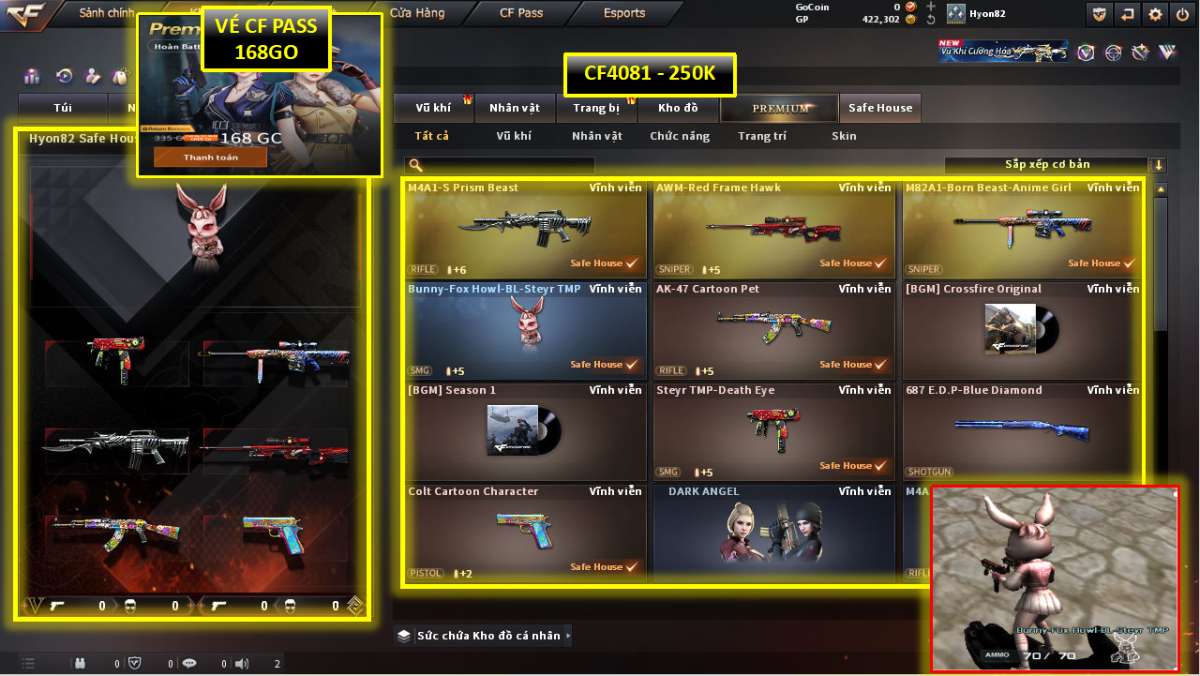
Task: Select the PREMIUM tab
Action: click(x=780, y=108)
